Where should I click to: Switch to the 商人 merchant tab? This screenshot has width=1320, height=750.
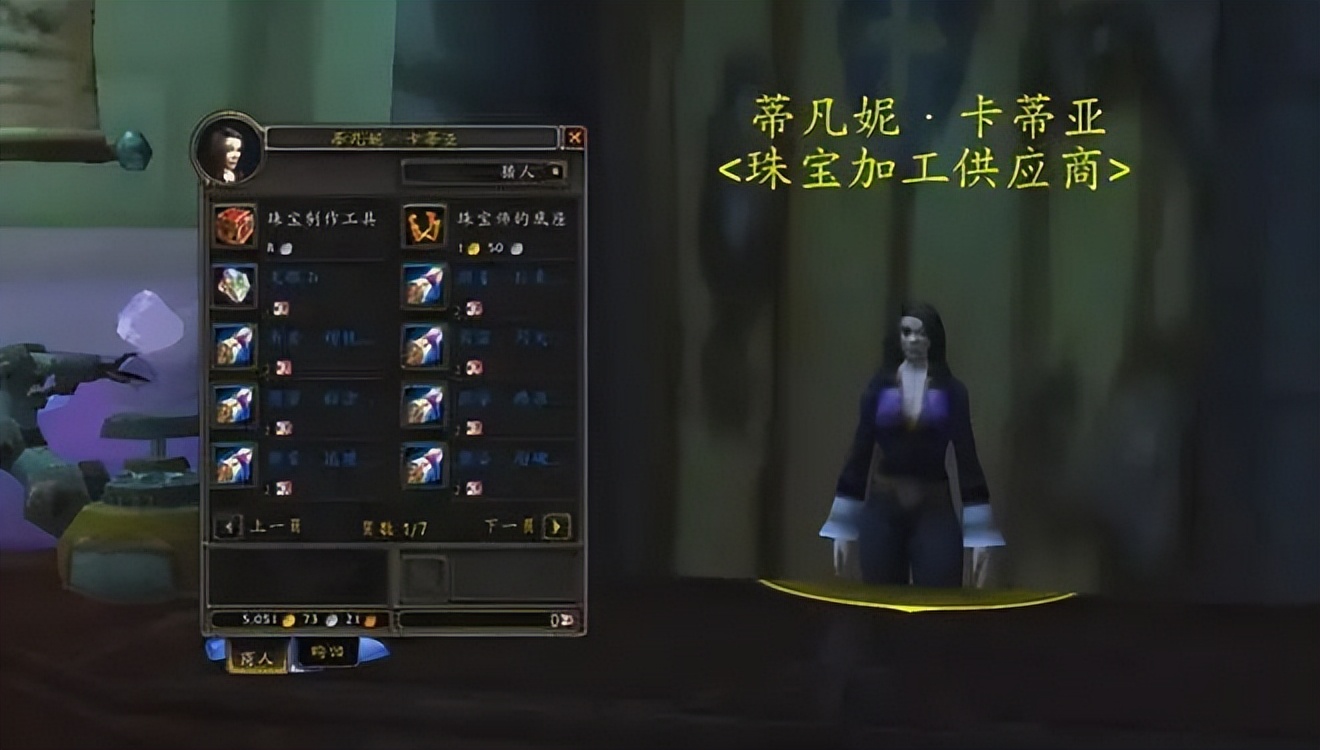258,660
